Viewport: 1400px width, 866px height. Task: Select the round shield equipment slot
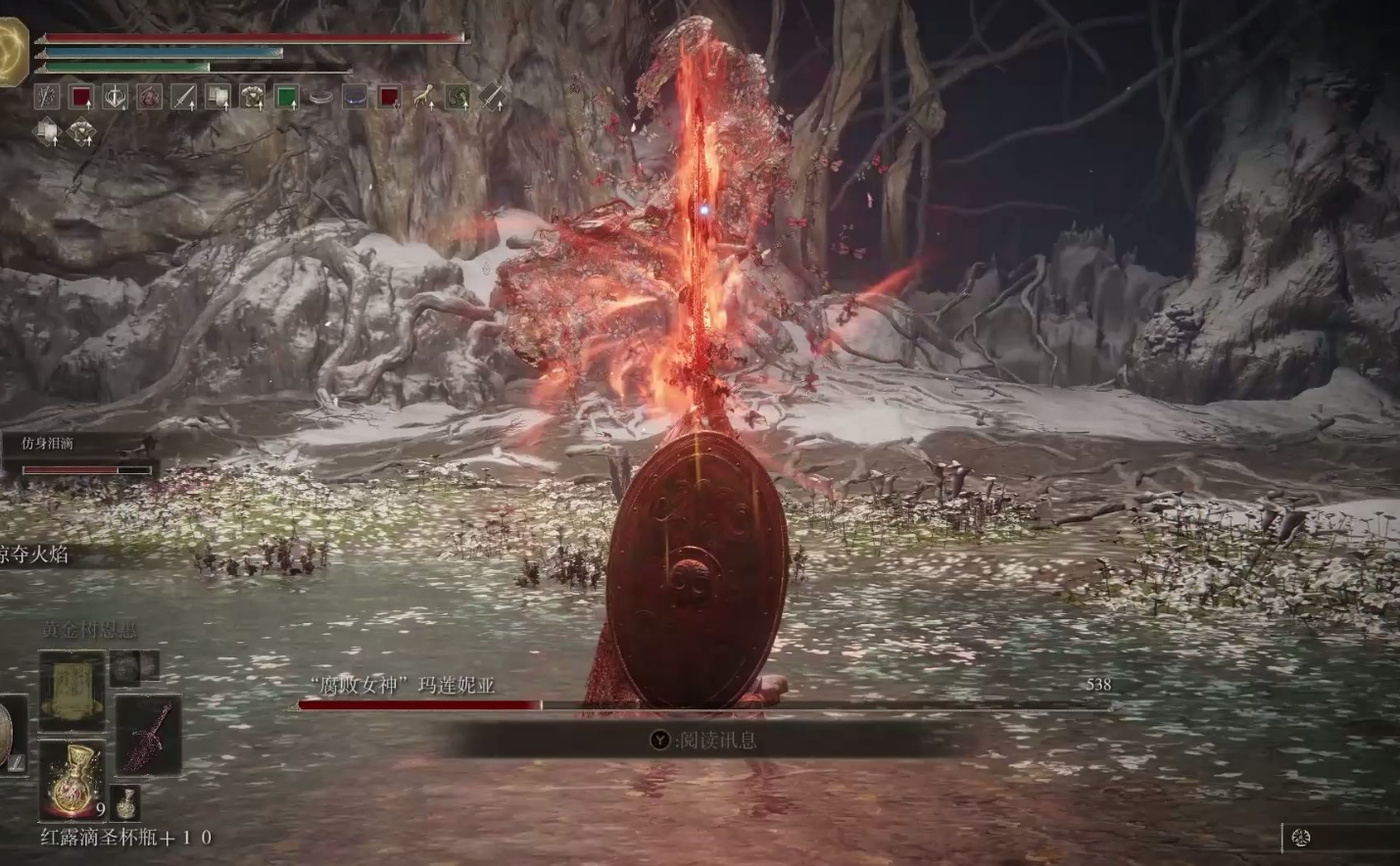point(12,734)
